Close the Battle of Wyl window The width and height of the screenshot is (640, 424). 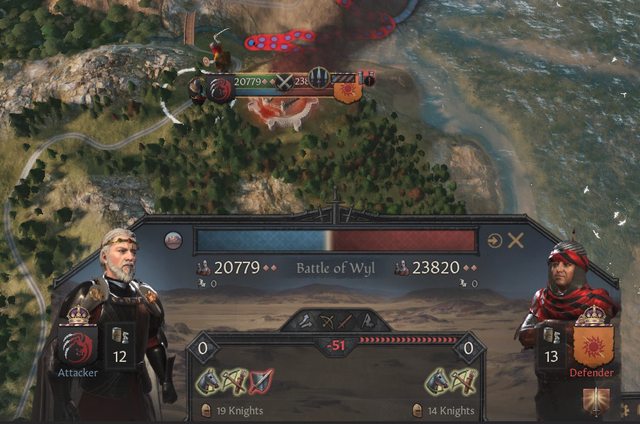516,240
